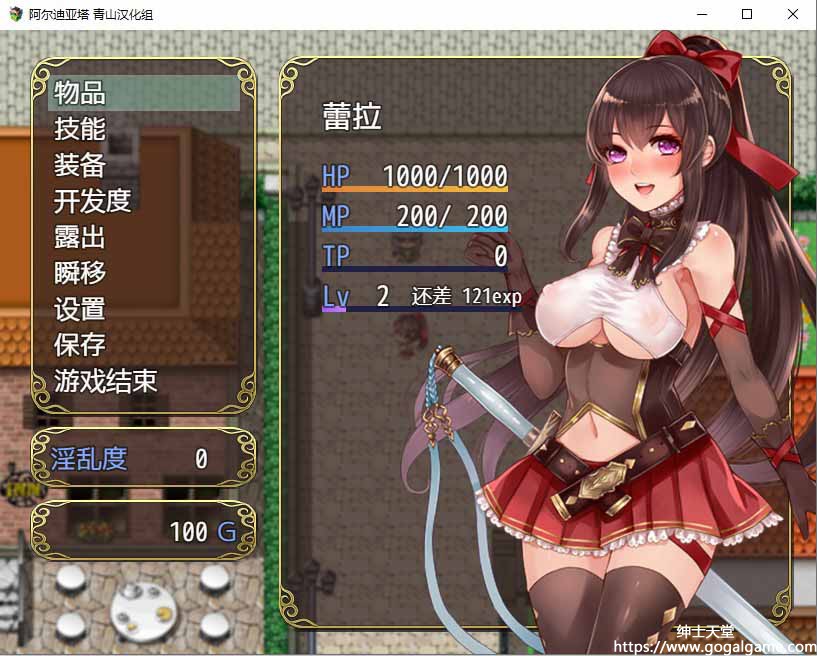Activate the 瞬移 (Teleport) option
817x656 pixels.
80,273
